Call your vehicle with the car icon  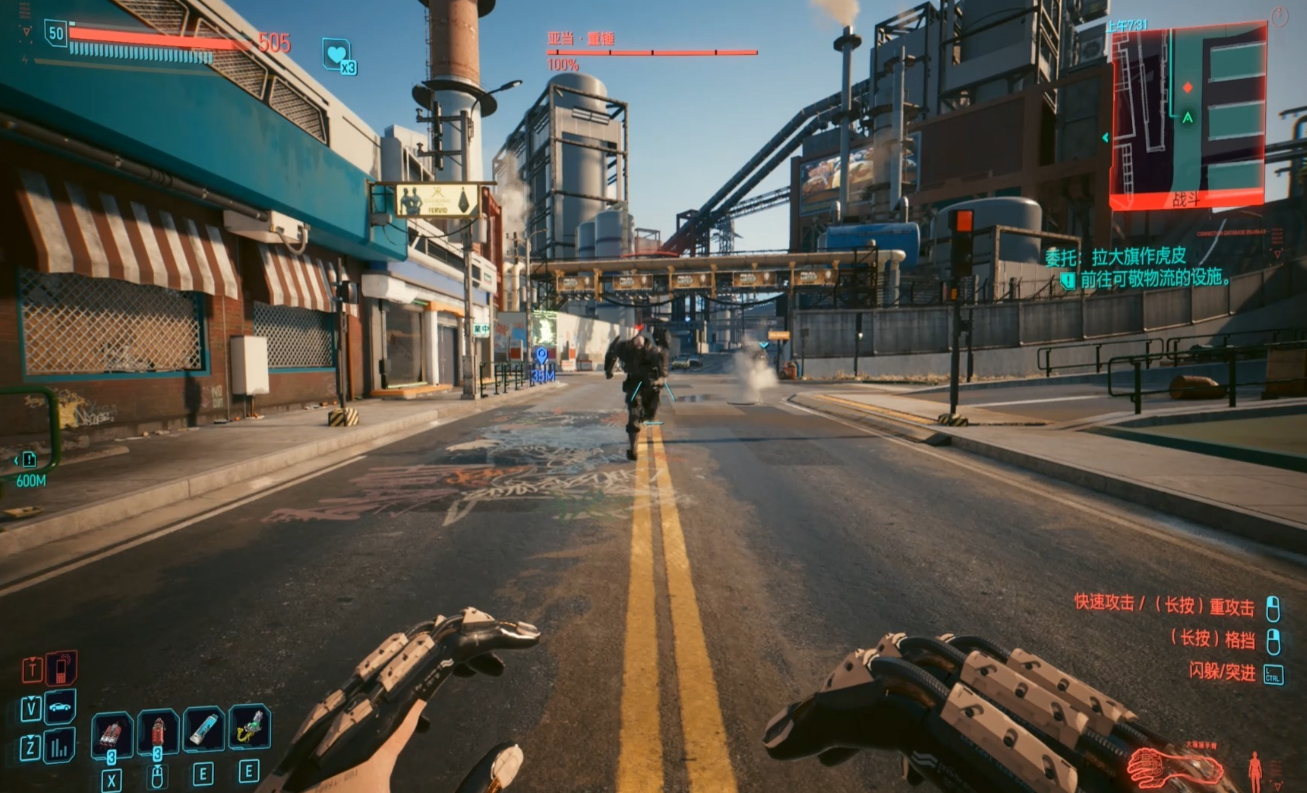59,706
